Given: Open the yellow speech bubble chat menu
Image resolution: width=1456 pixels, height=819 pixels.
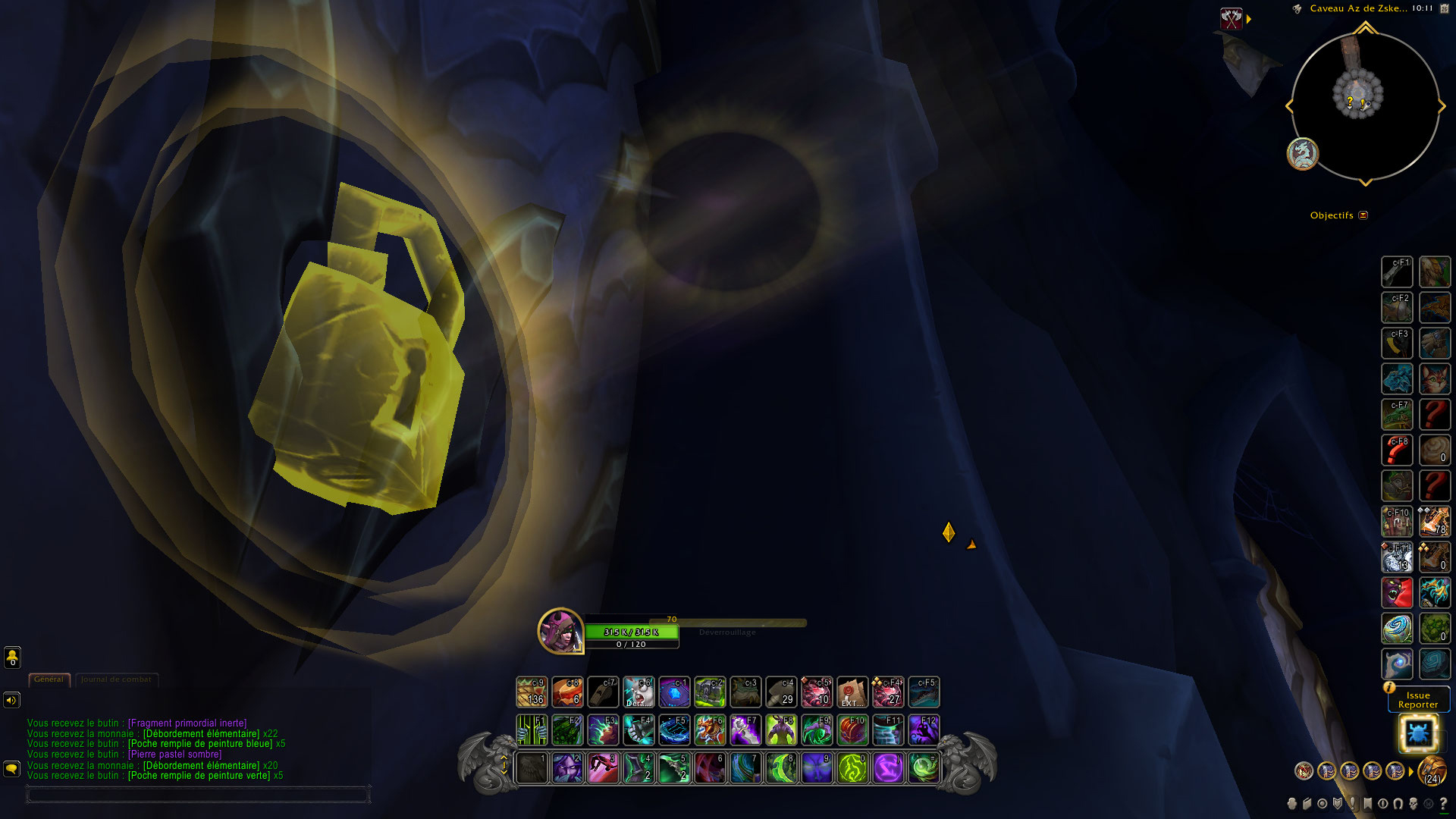Looking at the screenshot, I should [x=11, y=769].
